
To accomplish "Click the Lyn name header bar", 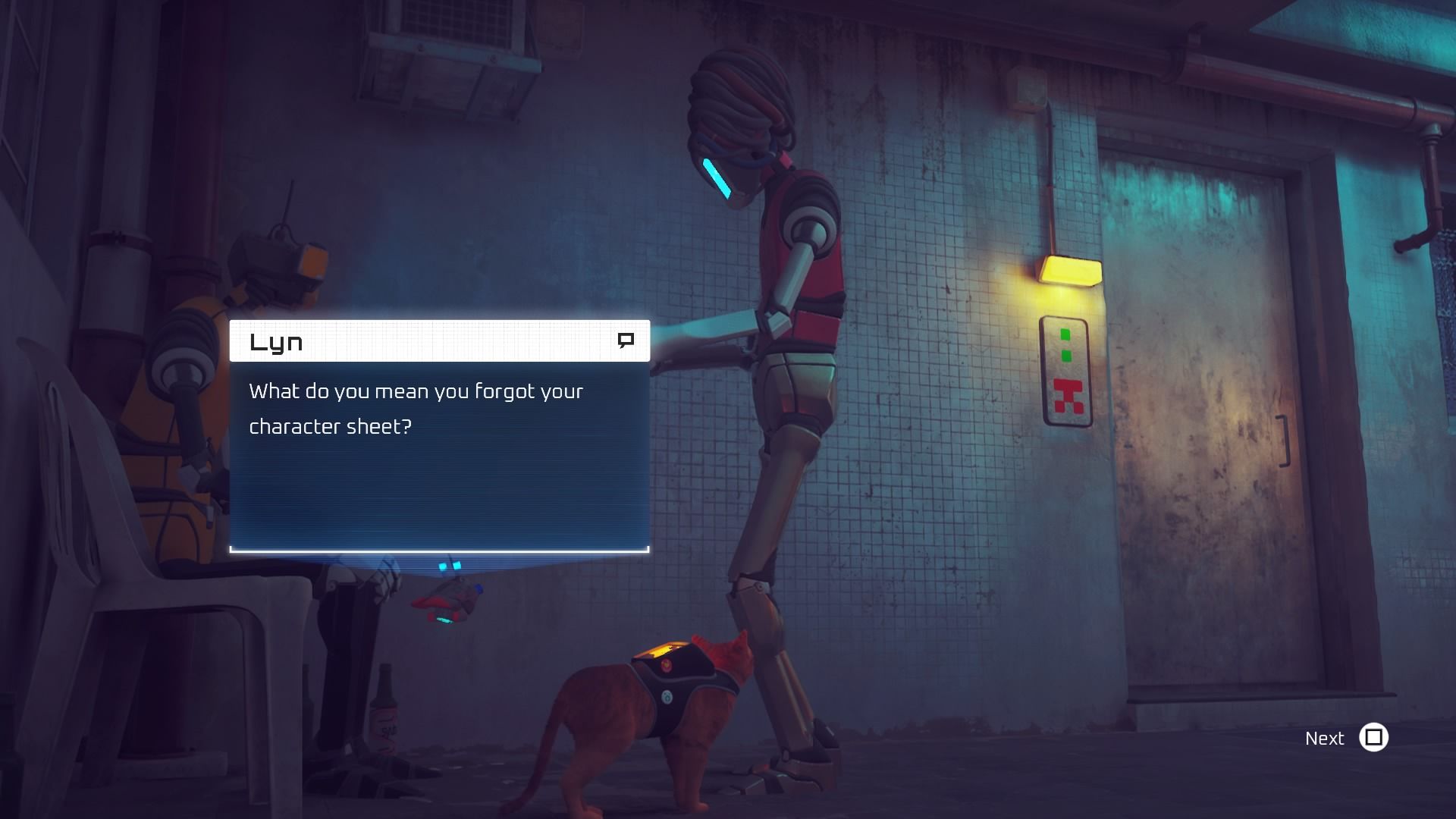I will coord(438,340).
